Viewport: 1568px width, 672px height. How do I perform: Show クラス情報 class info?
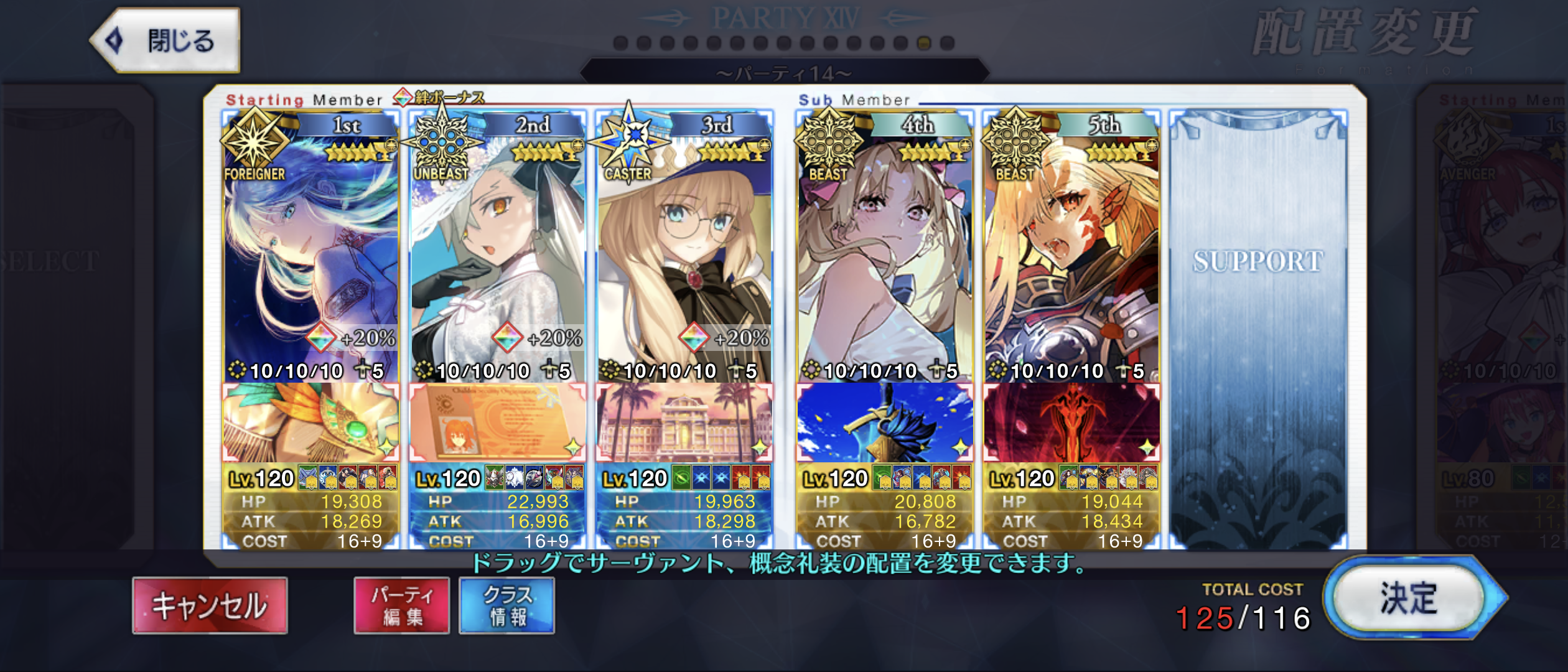tap(506, 605)
